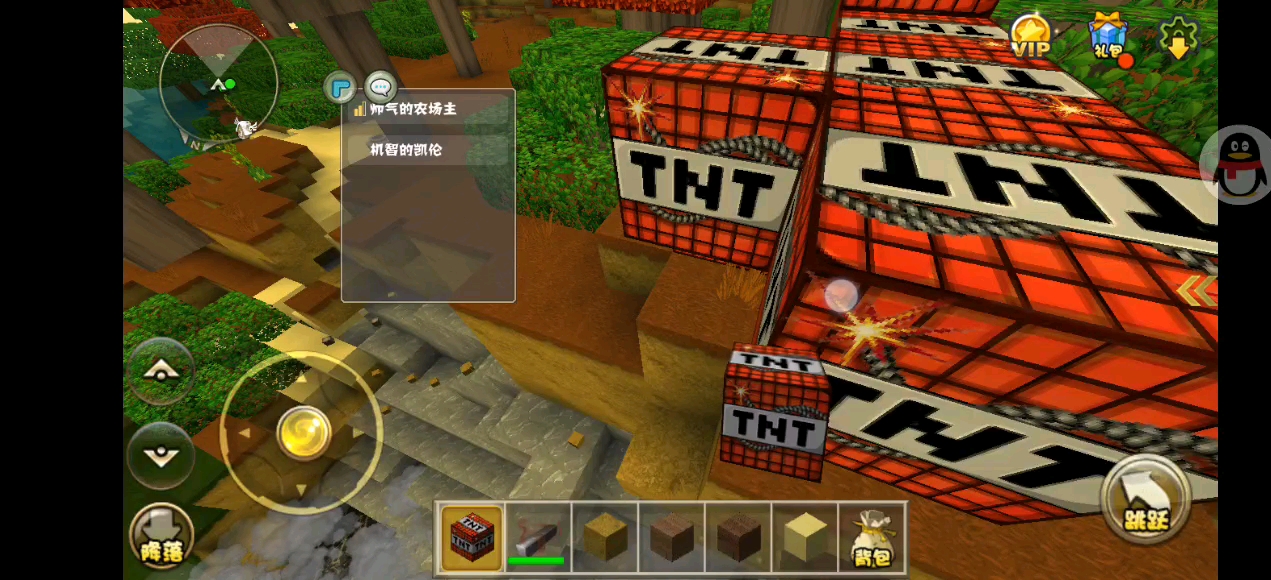
Task: Open the 礼包 gift box
Action: click(1107, 37)
